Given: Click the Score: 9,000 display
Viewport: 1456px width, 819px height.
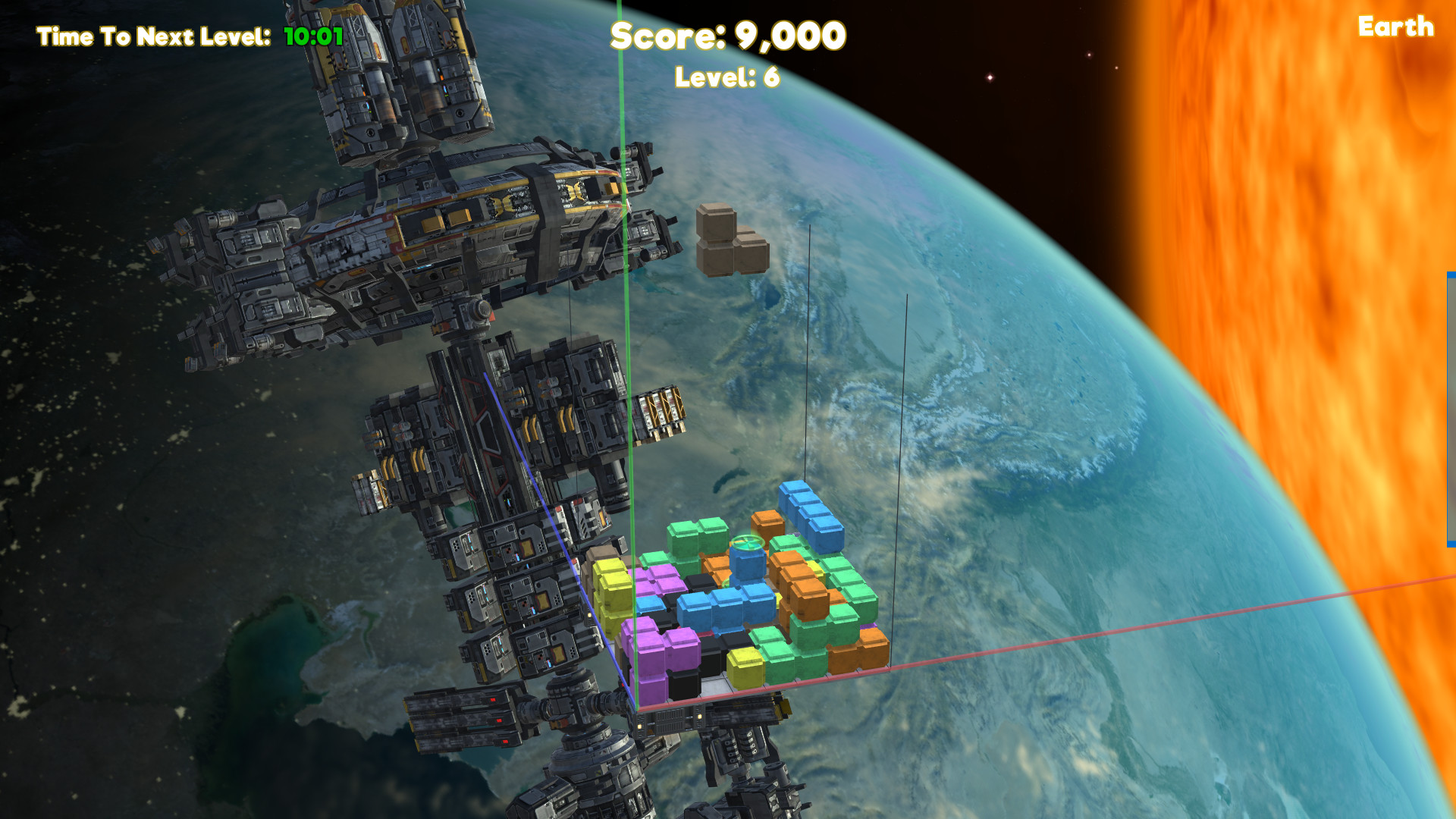Looking at the screenshot, I should (x=728, y=36).
